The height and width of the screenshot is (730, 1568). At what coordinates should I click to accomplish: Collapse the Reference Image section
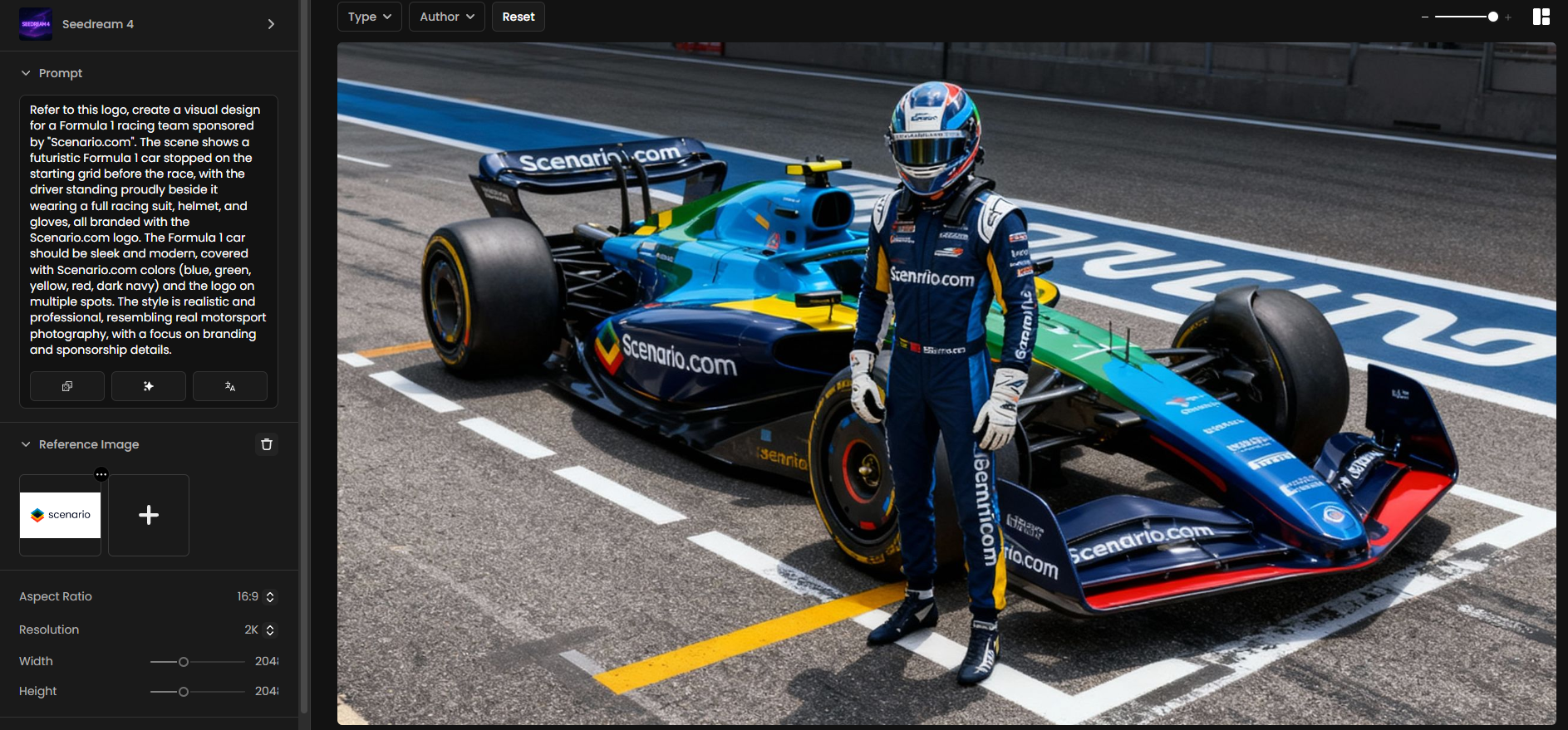(x=26, y=444)
